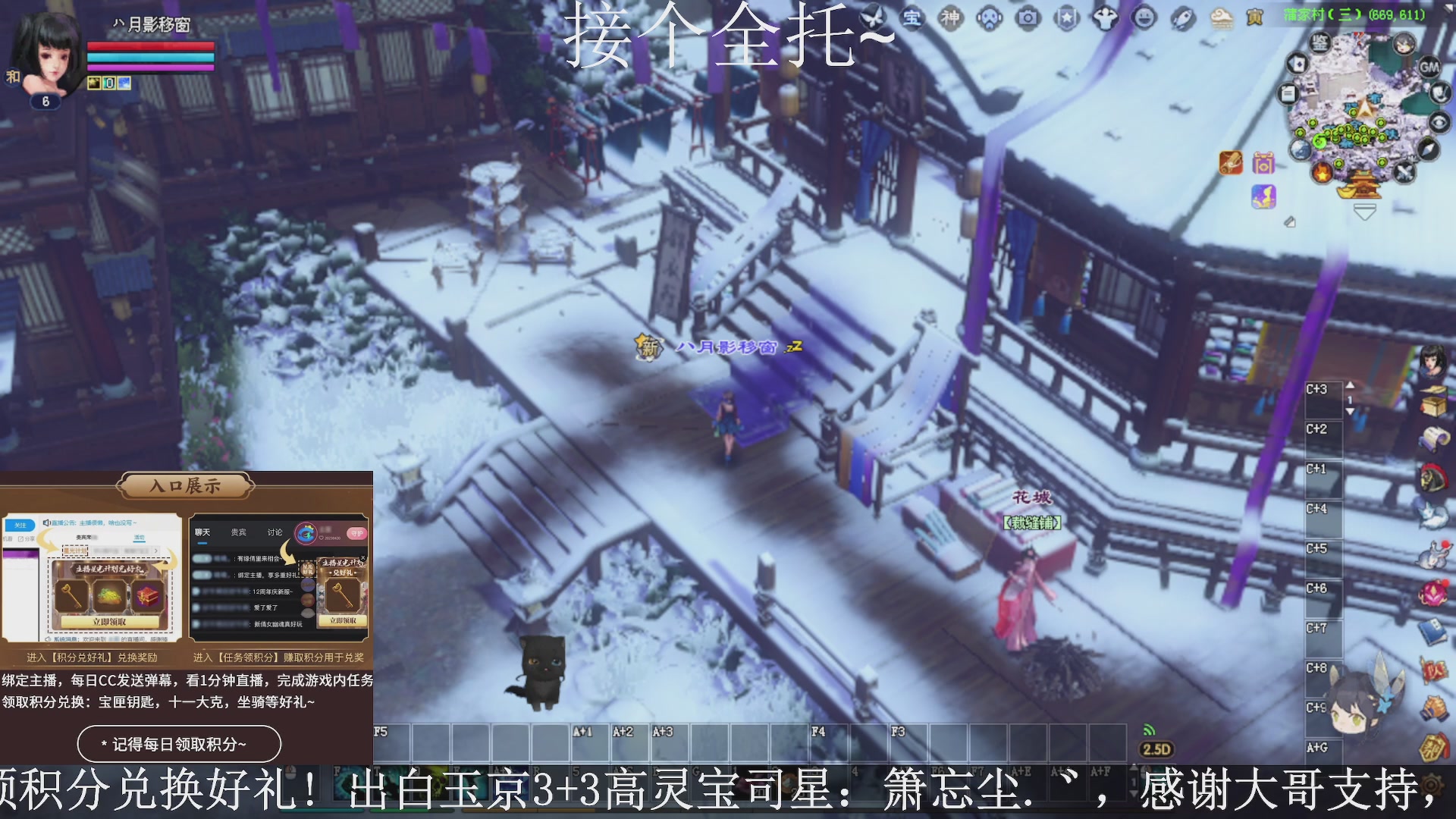Toggle the 寅 day-night time indicator

(x=1254, y=17)
